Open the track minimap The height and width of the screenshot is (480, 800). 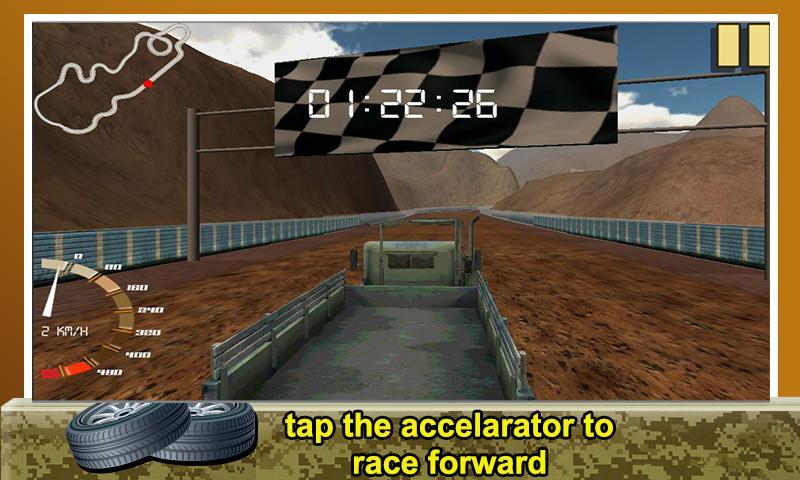108,78
